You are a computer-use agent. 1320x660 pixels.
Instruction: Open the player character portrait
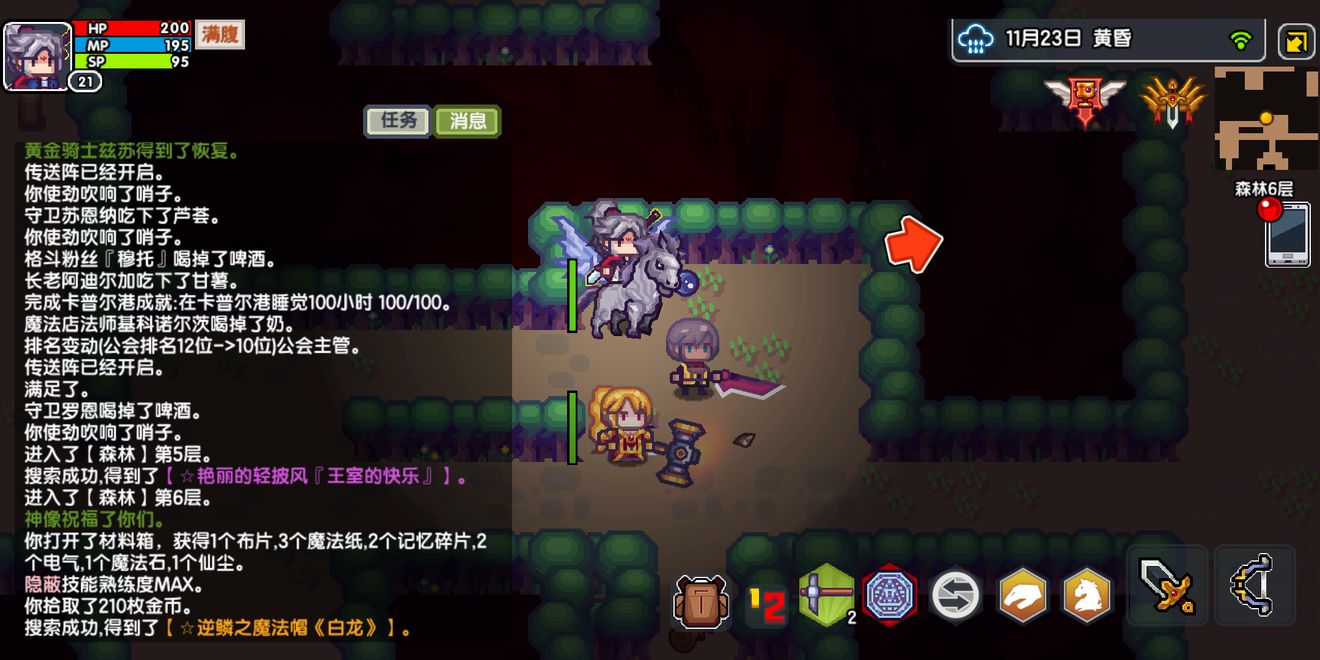[x=37, y=56]
